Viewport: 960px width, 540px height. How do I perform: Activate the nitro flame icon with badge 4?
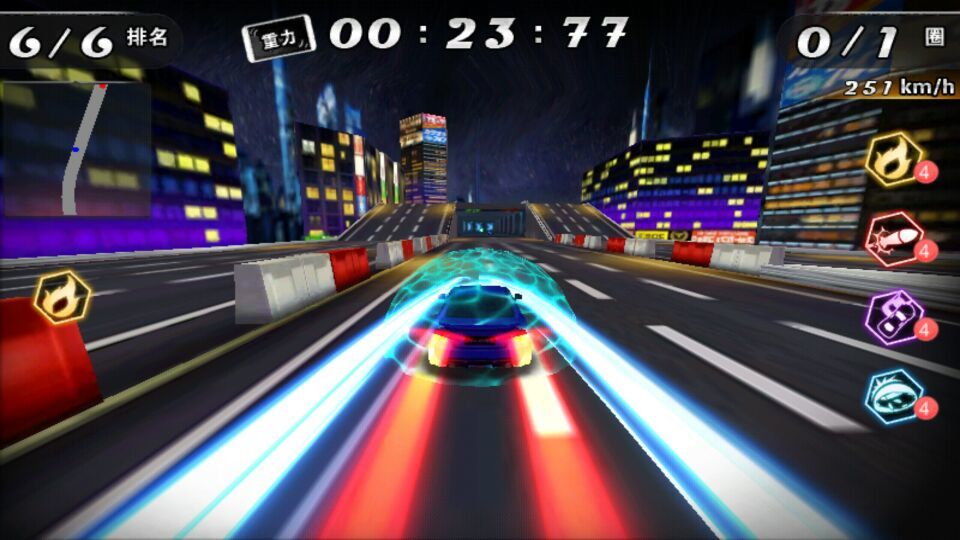point(894,159)
